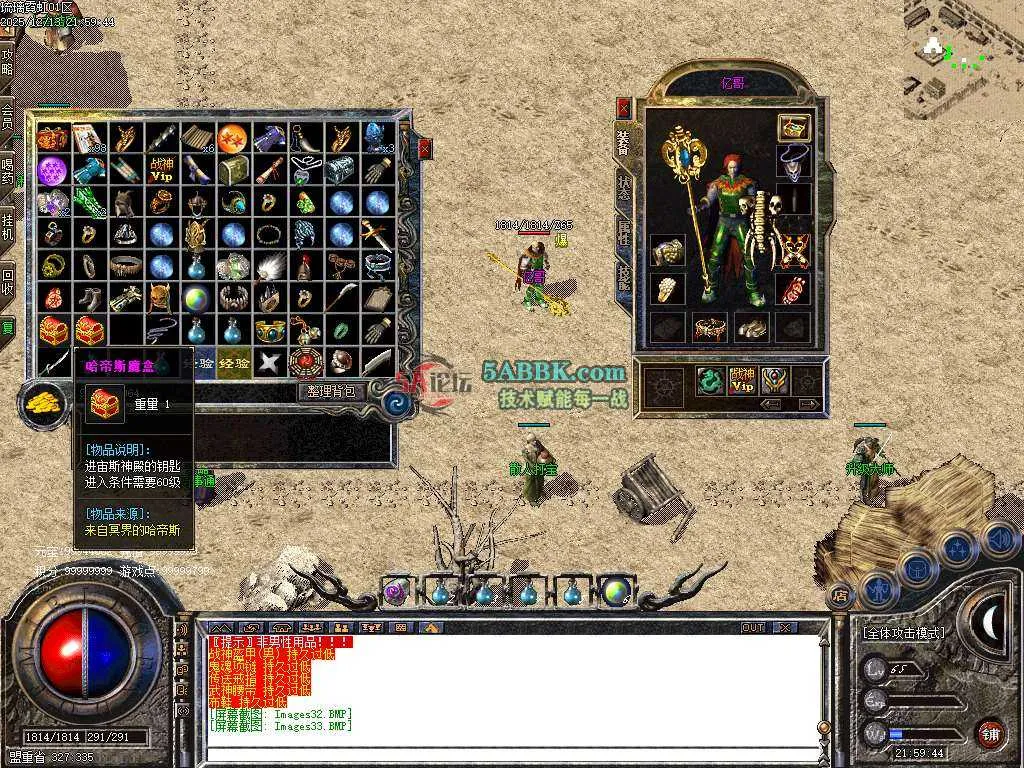Click the equipped necklace slot
Viewport: 1024px width, 768px height.
[x=794, y=160]
